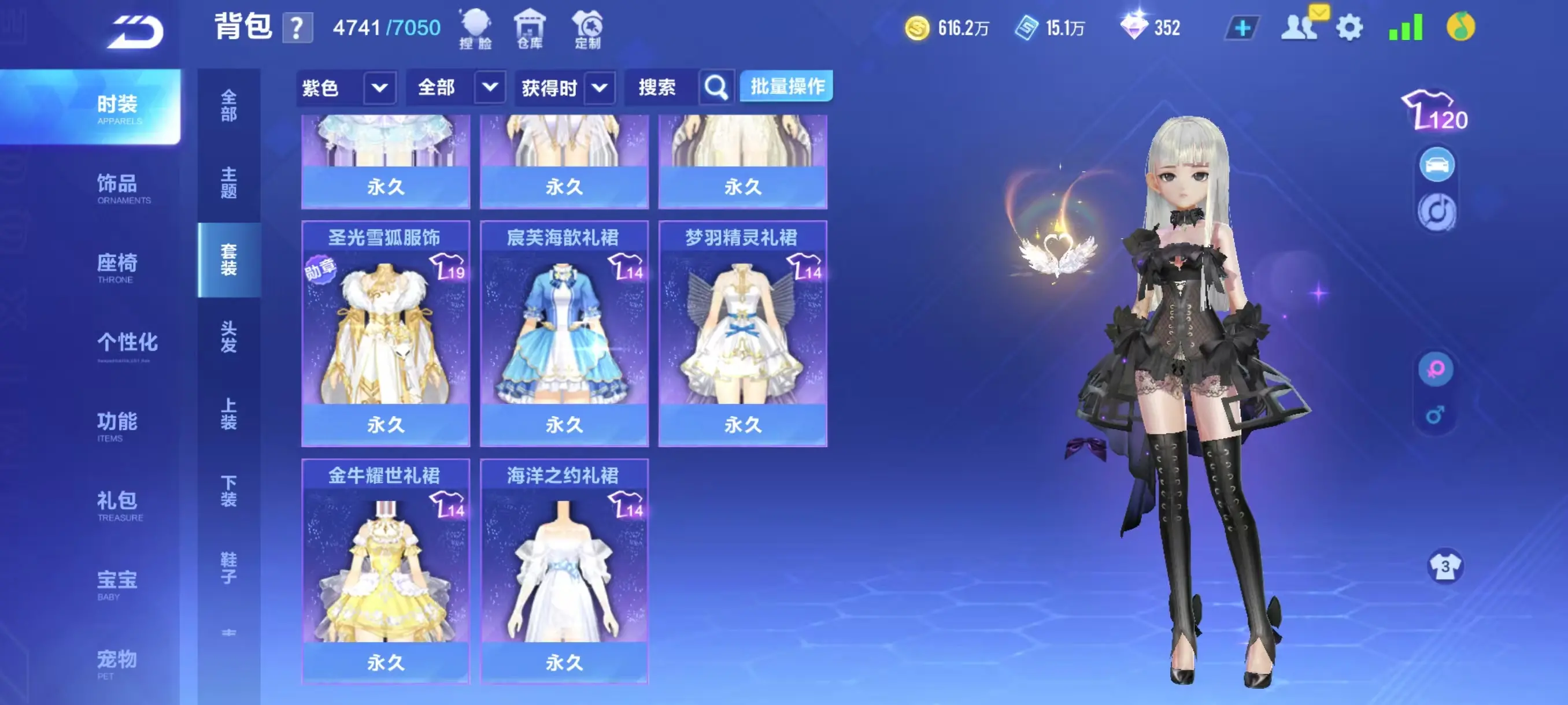Click the search magnifier icon
This screenshot has width=1568, height=705.
pos(715,87)
